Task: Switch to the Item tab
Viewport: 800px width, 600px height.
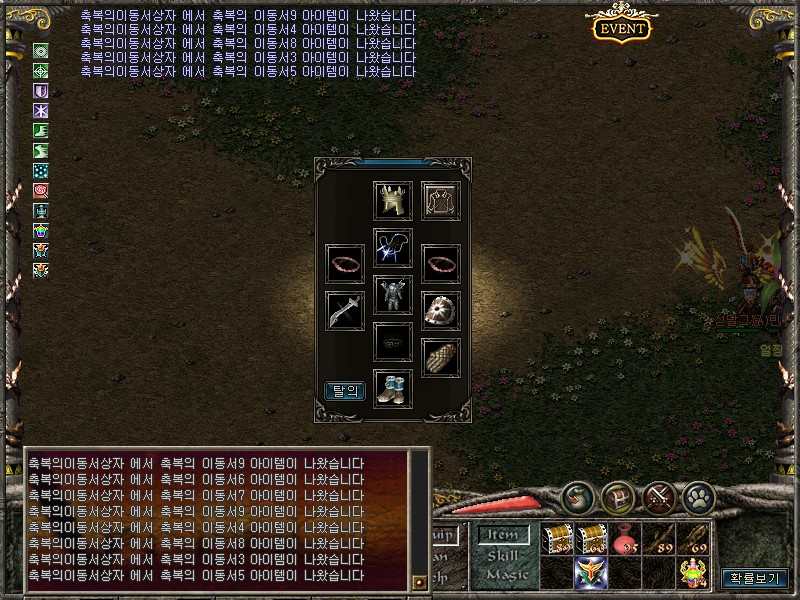Action: coord(503,536)
